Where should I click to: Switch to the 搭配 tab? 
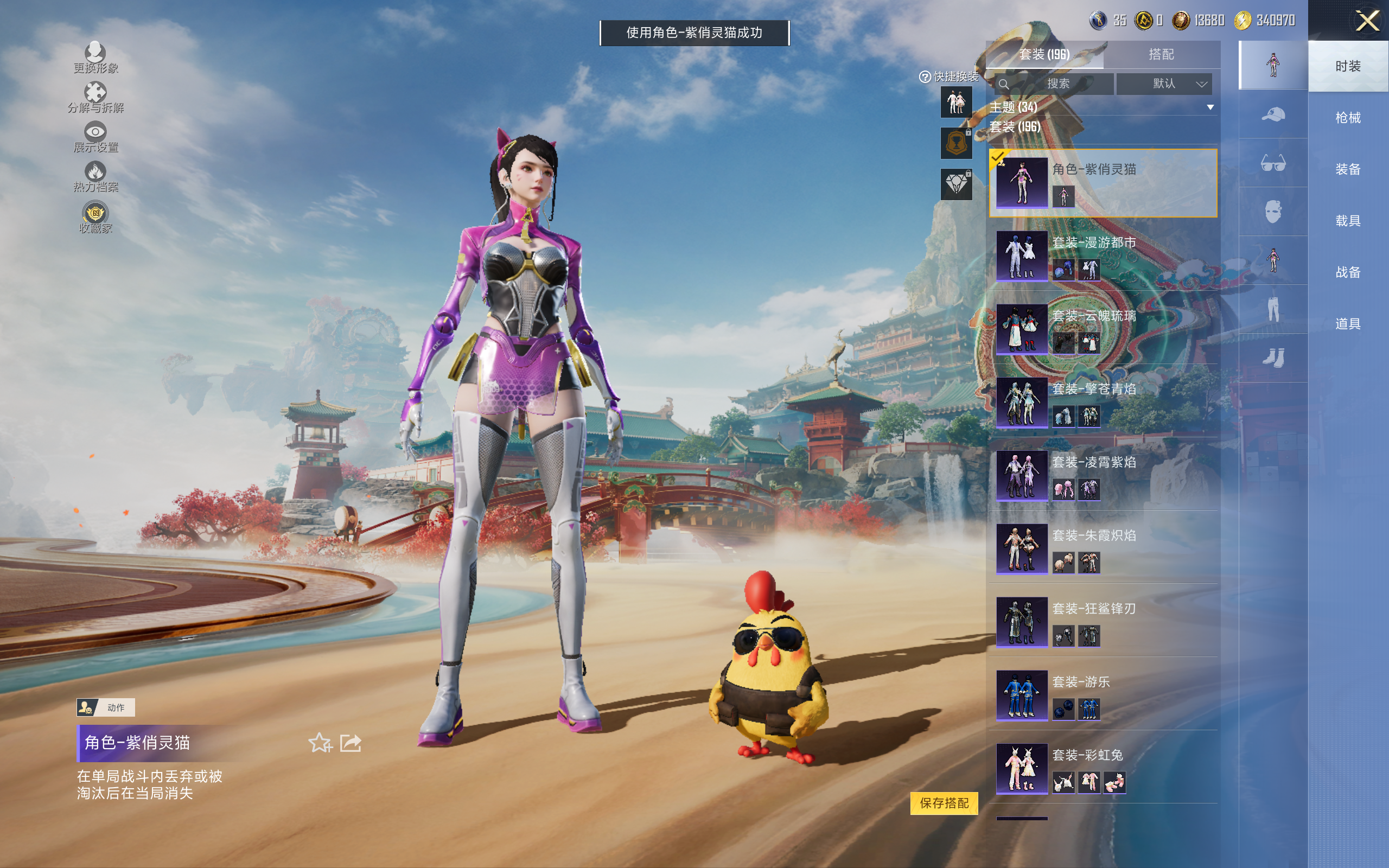tap(1161, 55)
